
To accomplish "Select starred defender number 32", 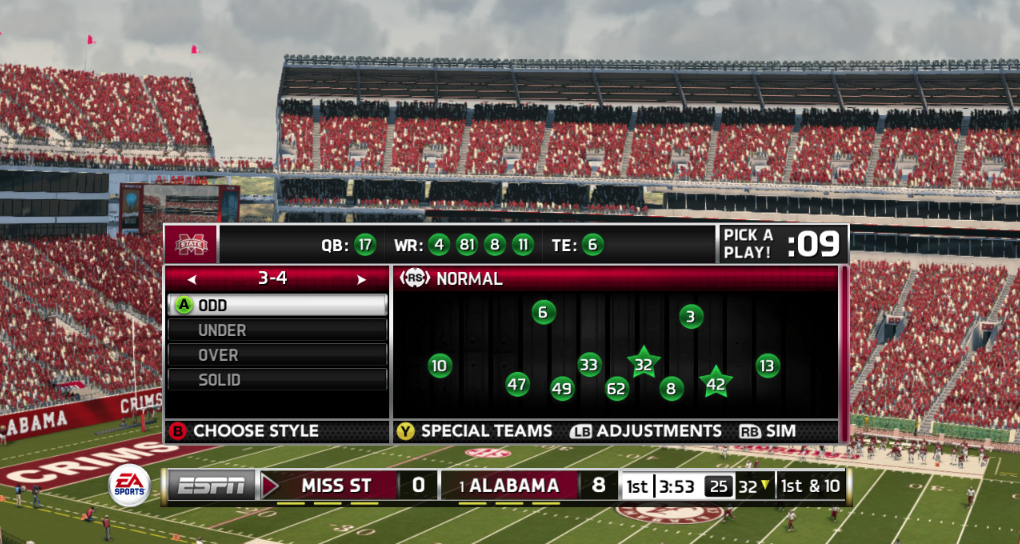I will tap(643, 365).
